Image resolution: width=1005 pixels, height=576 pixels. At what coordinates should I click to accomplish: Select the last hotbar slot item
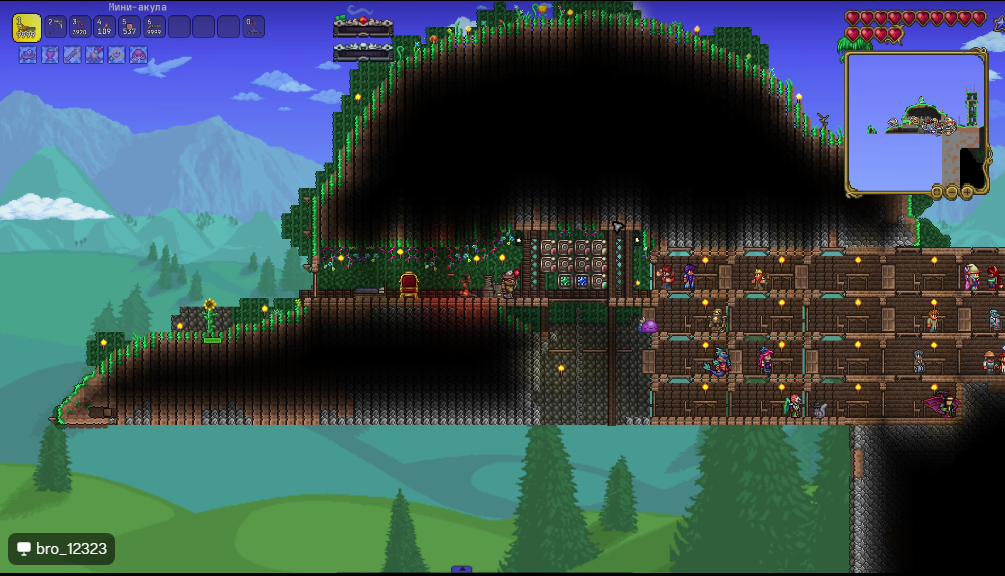click(x=254, y=27)
